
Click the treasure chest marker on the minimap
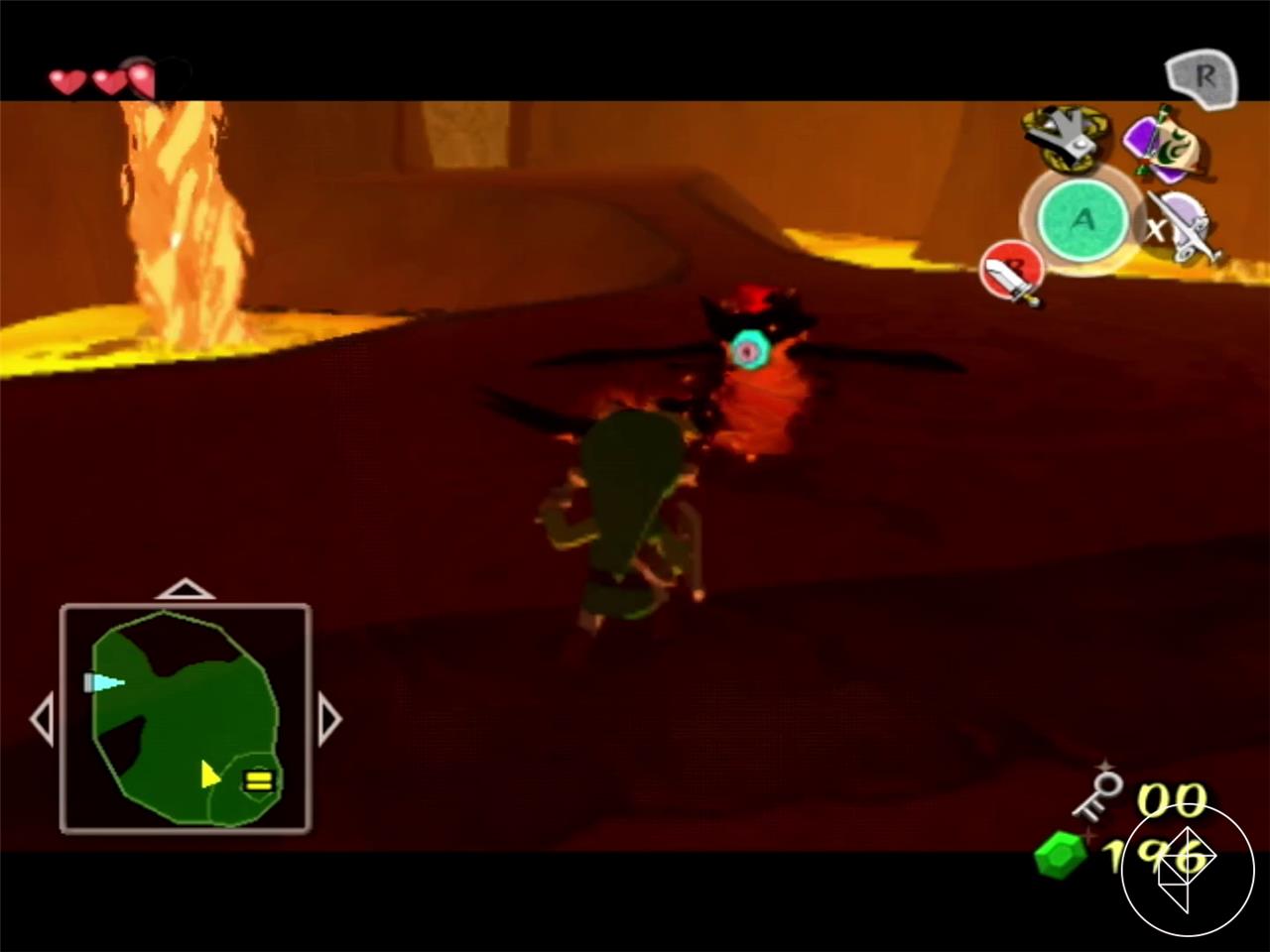coord(258,782)
